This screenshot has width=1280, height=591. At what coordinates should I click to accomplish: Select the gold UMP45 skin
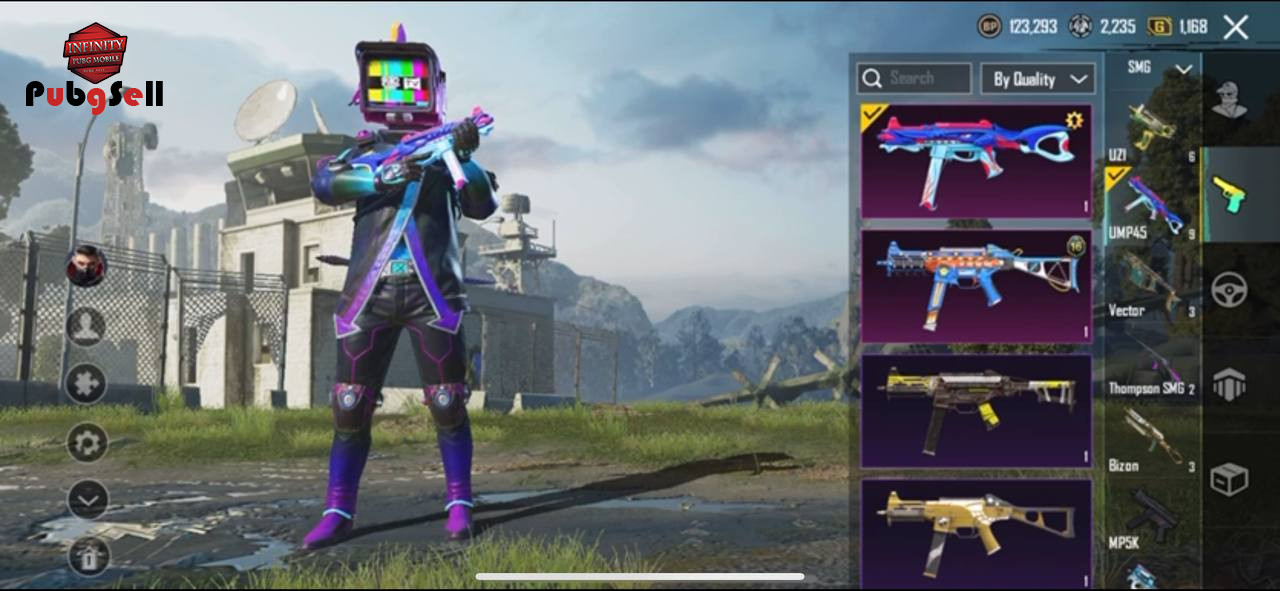pos(975,532)
